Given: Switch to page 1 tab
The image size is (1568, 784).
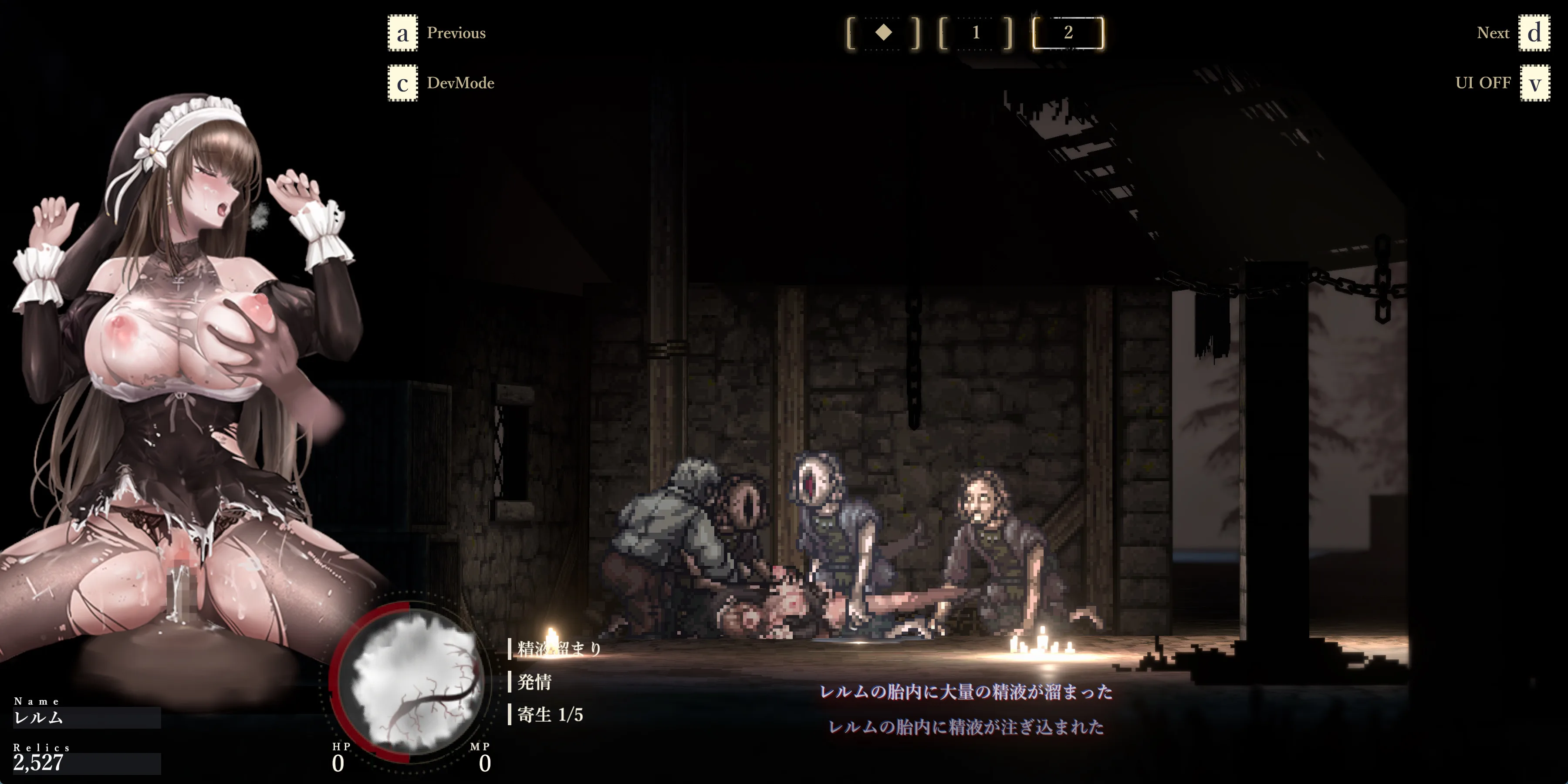Looking at the screenshot, I should (976, 33).
